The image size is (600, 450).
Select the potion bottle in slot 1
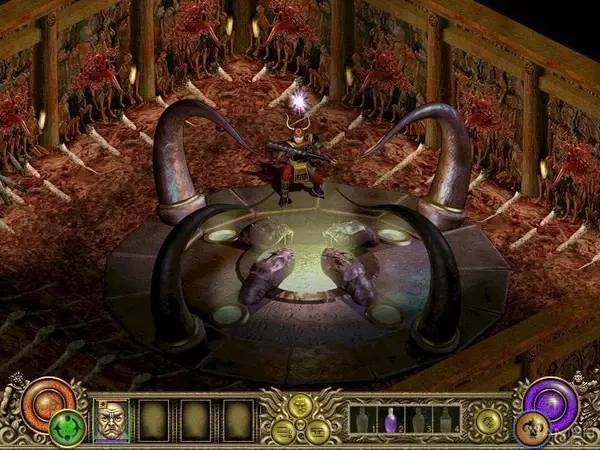362,419
